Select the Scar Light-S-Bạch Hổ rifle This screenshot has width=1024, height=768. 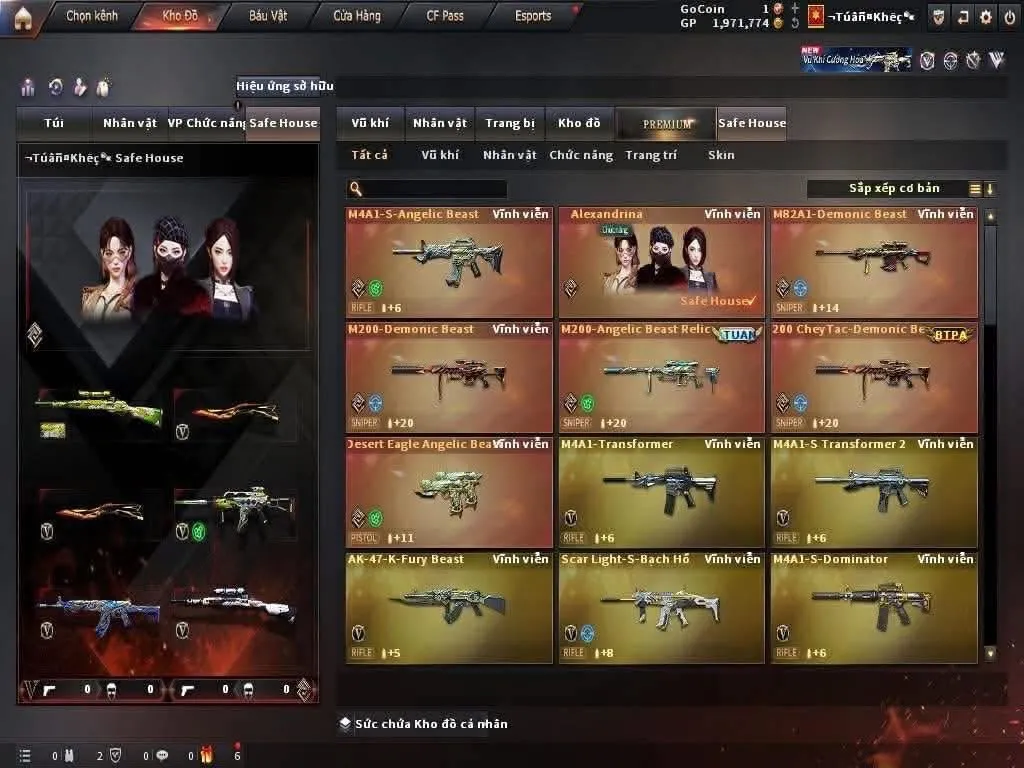click(661, 607)
